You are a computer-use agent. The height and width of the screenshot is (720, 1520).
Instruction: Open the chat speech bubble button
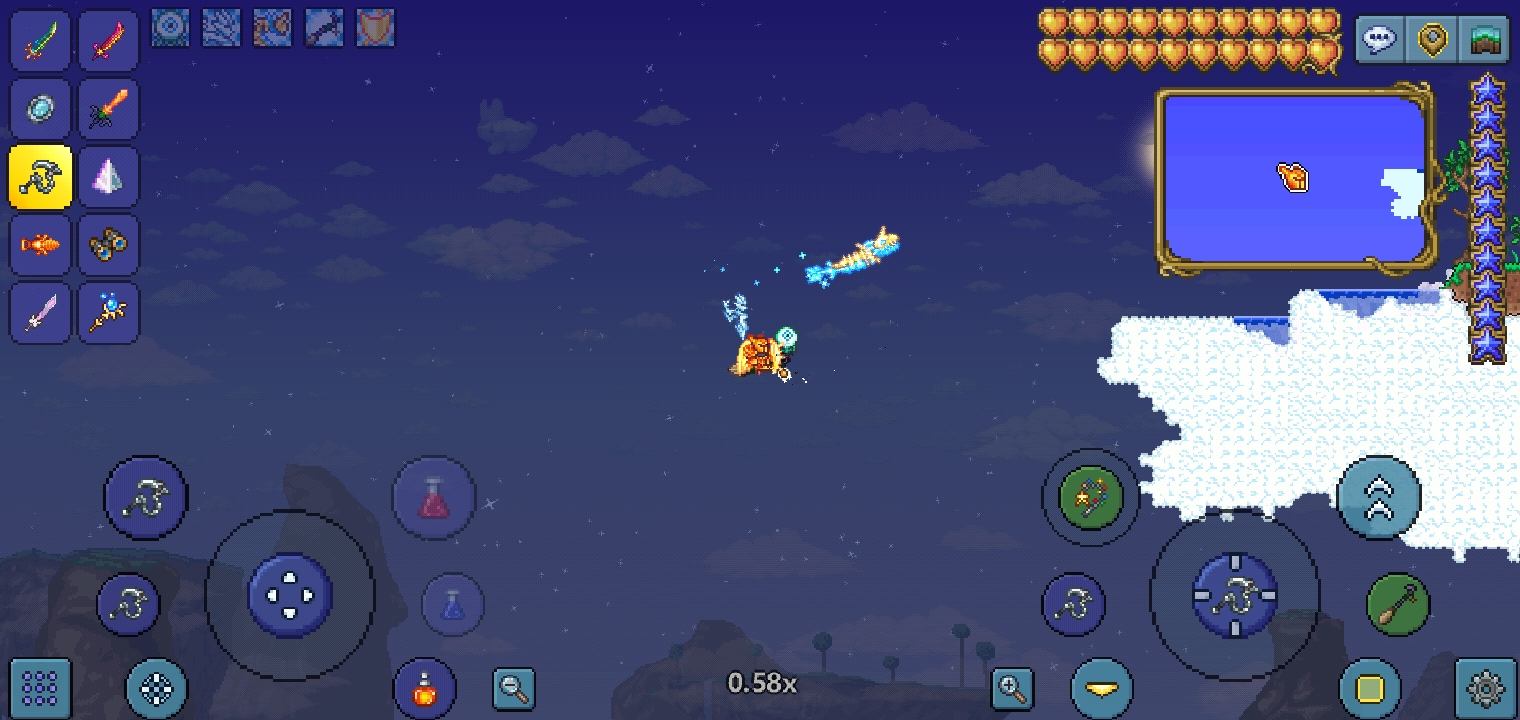[1380, 41]
